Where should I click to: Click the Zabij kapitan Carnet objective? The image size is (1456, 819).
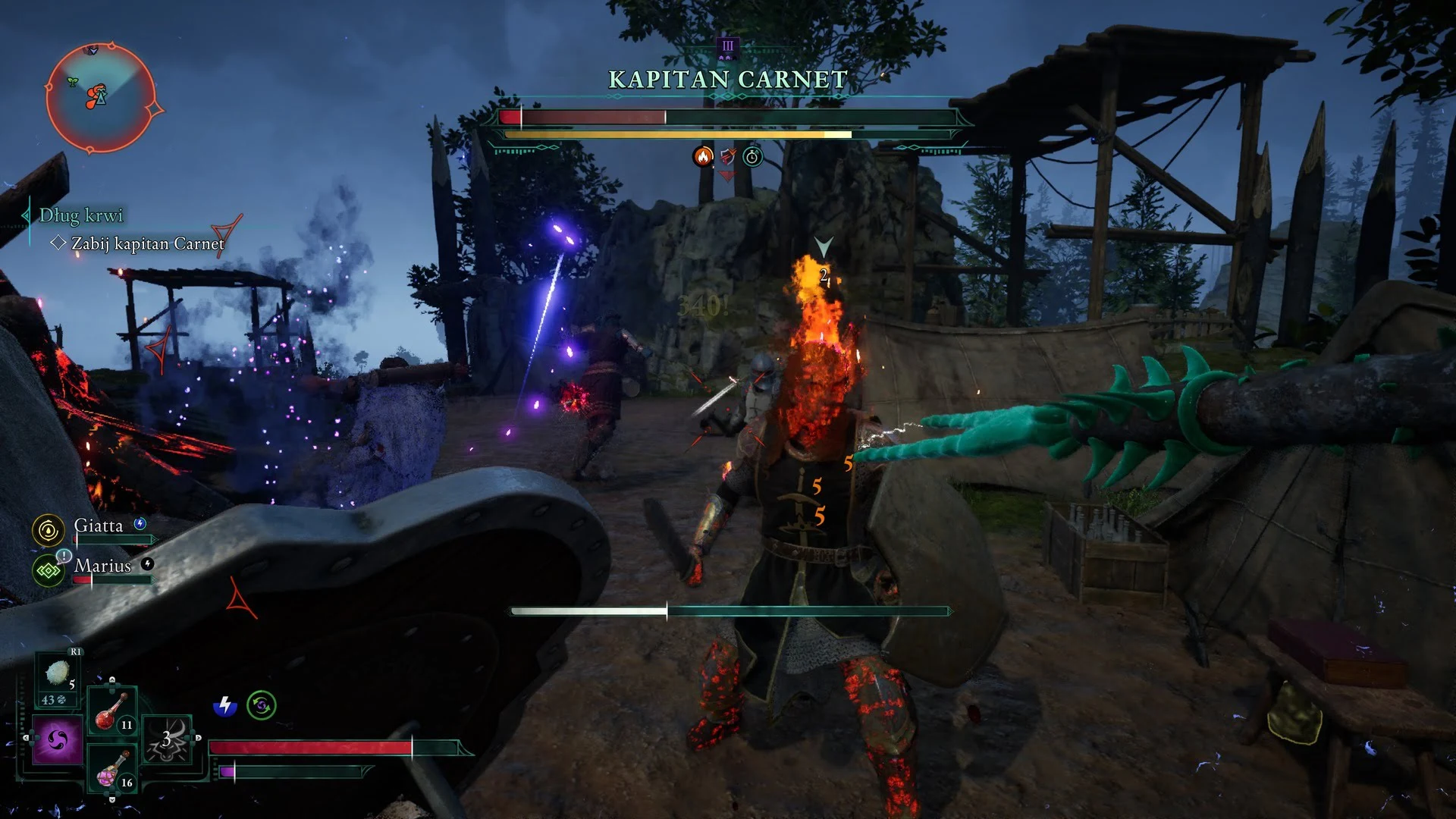(x=147, y=244)
